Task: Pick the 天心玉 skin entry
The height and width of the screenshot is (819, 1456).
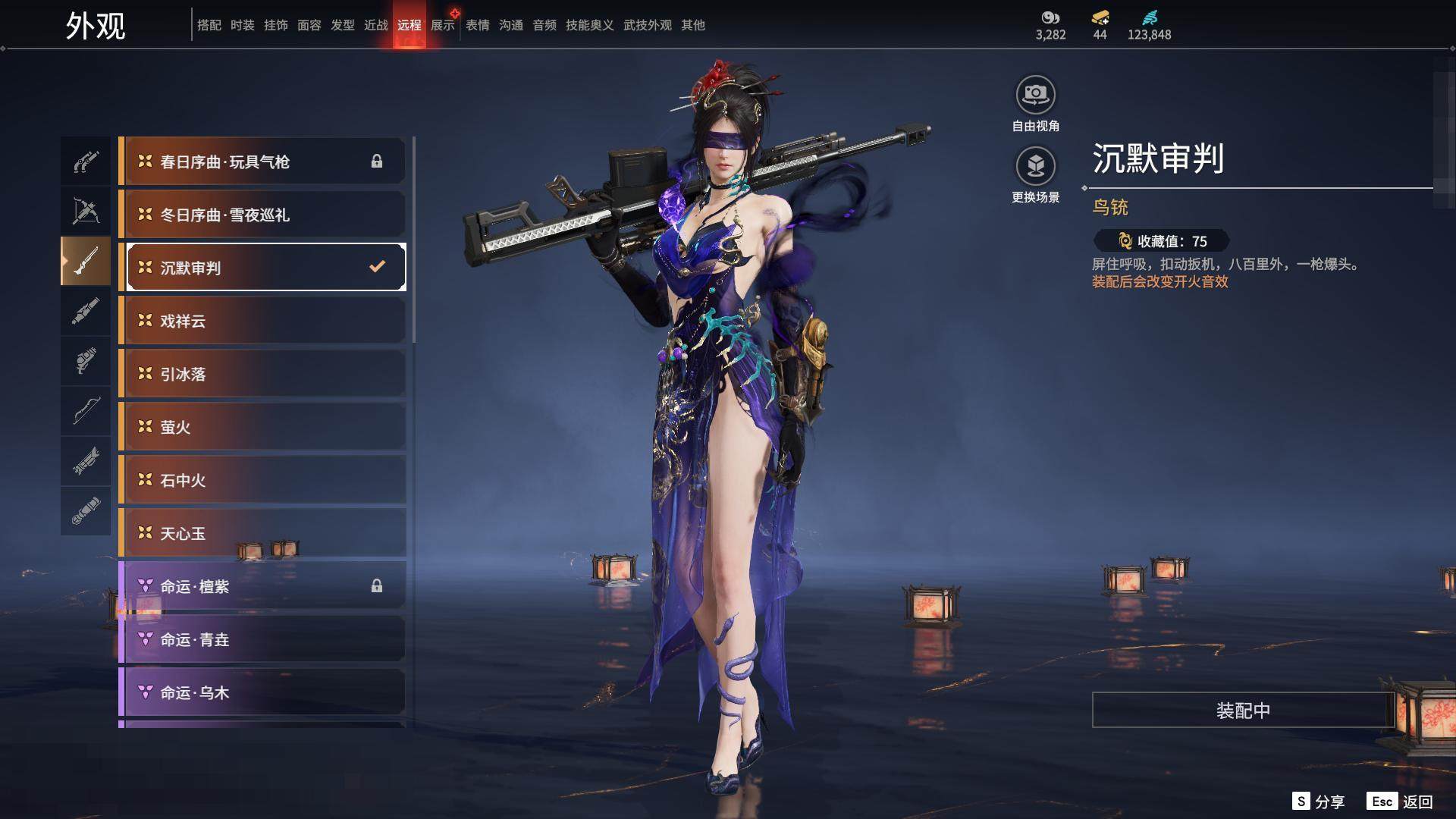Action: (263, 533)
